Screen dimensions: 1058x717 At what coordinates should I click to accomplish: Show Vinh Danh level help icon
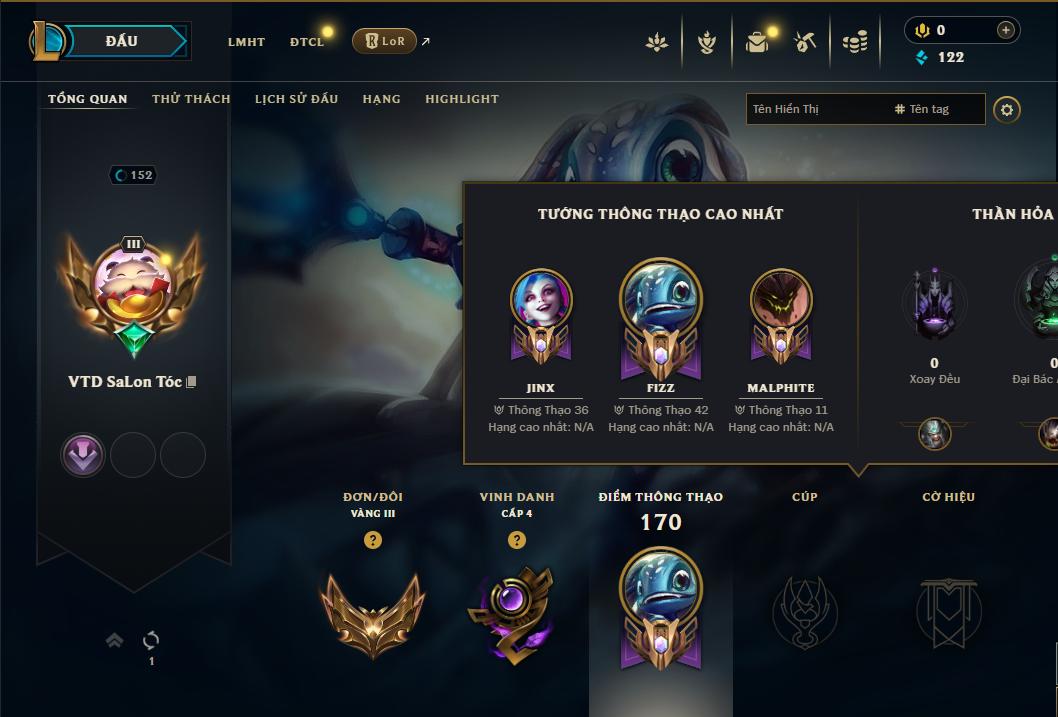click(x=517, y=540)
